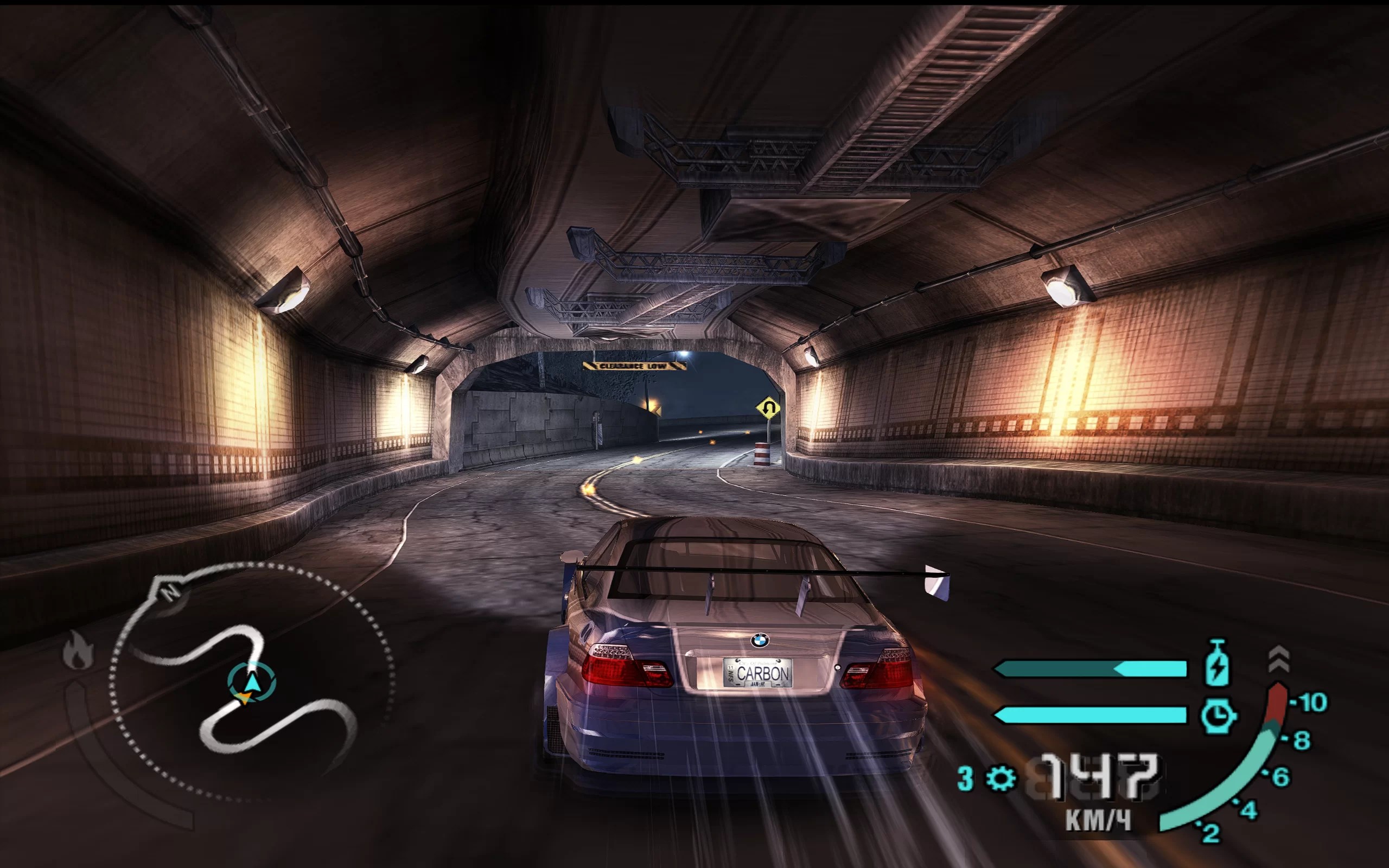Select the nitrous bottle icon
Image resolution: width=1389 pixels, height=868 pixels.
coord(1218,664)
